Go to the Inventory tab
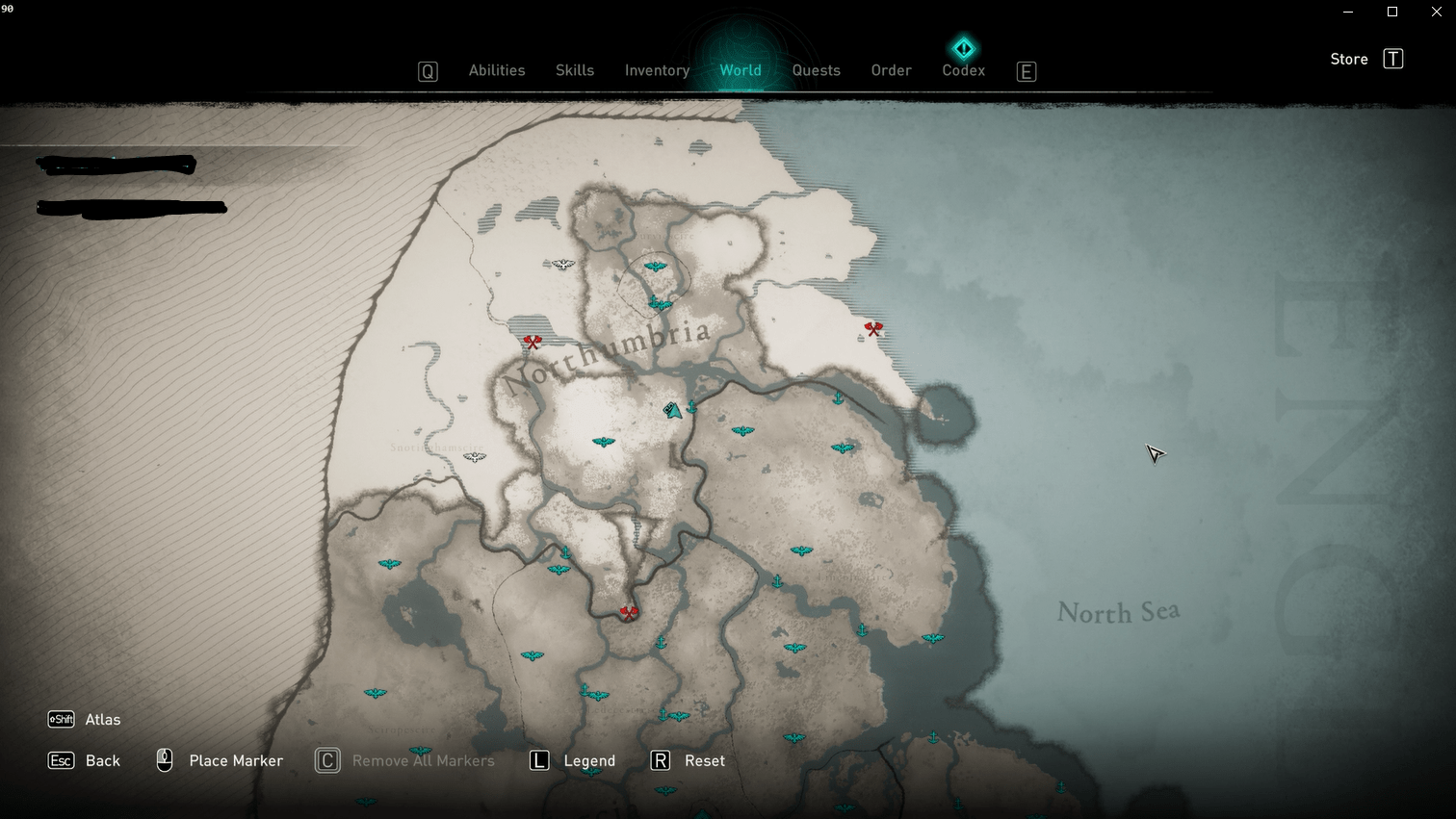Screen dimensions: 1456x819 click(657, 70)
